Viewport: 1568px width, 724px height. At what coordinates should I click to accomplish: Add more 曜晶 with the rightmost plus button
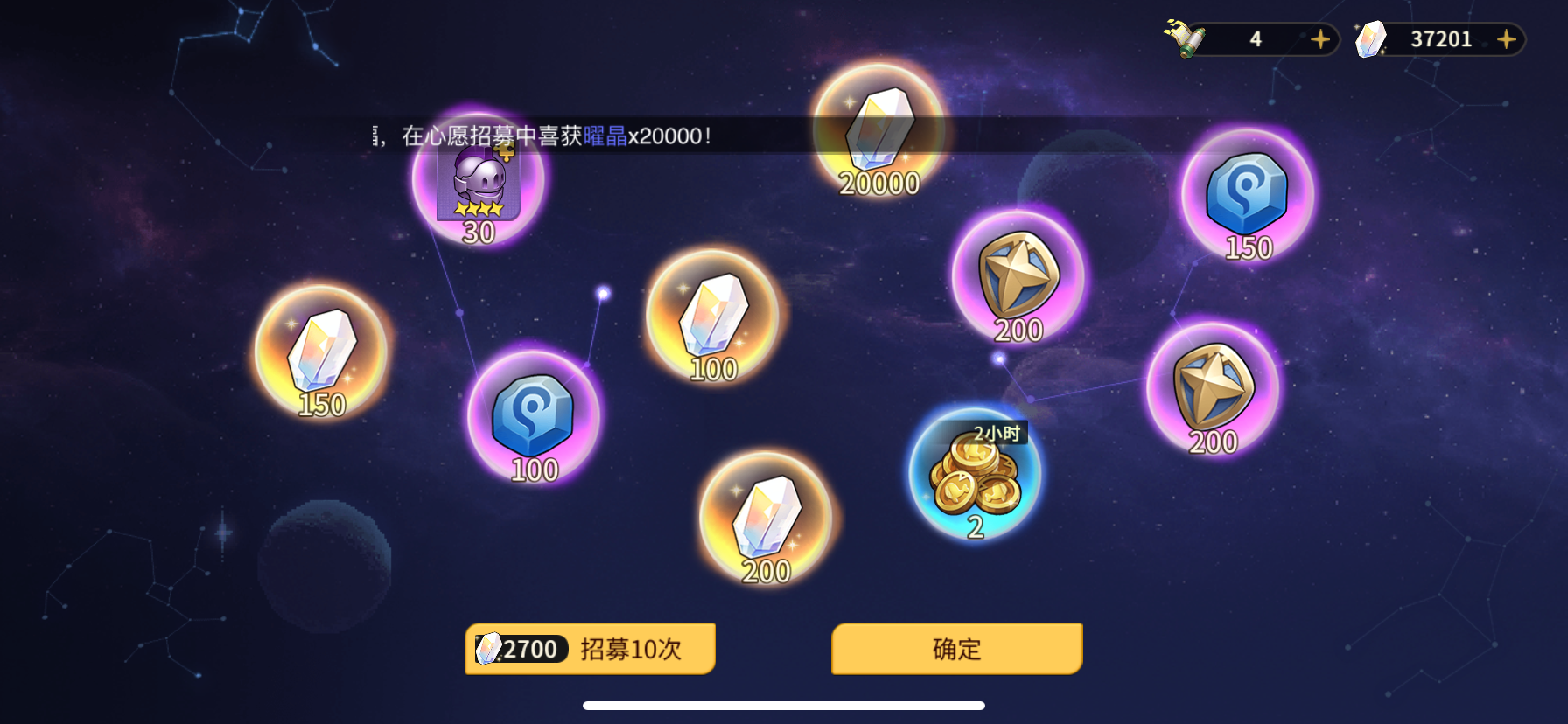1506,39
